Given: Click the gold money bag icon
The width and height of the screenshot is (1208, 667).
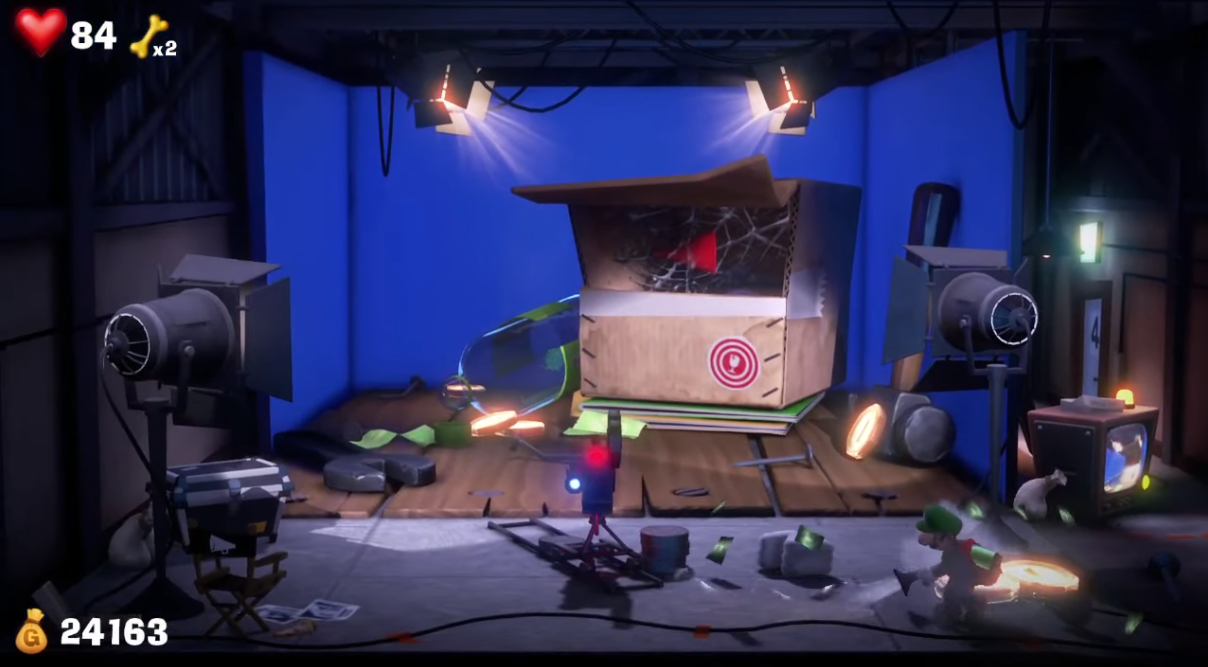Looking at the screenshot, I should tap(32, 631).
